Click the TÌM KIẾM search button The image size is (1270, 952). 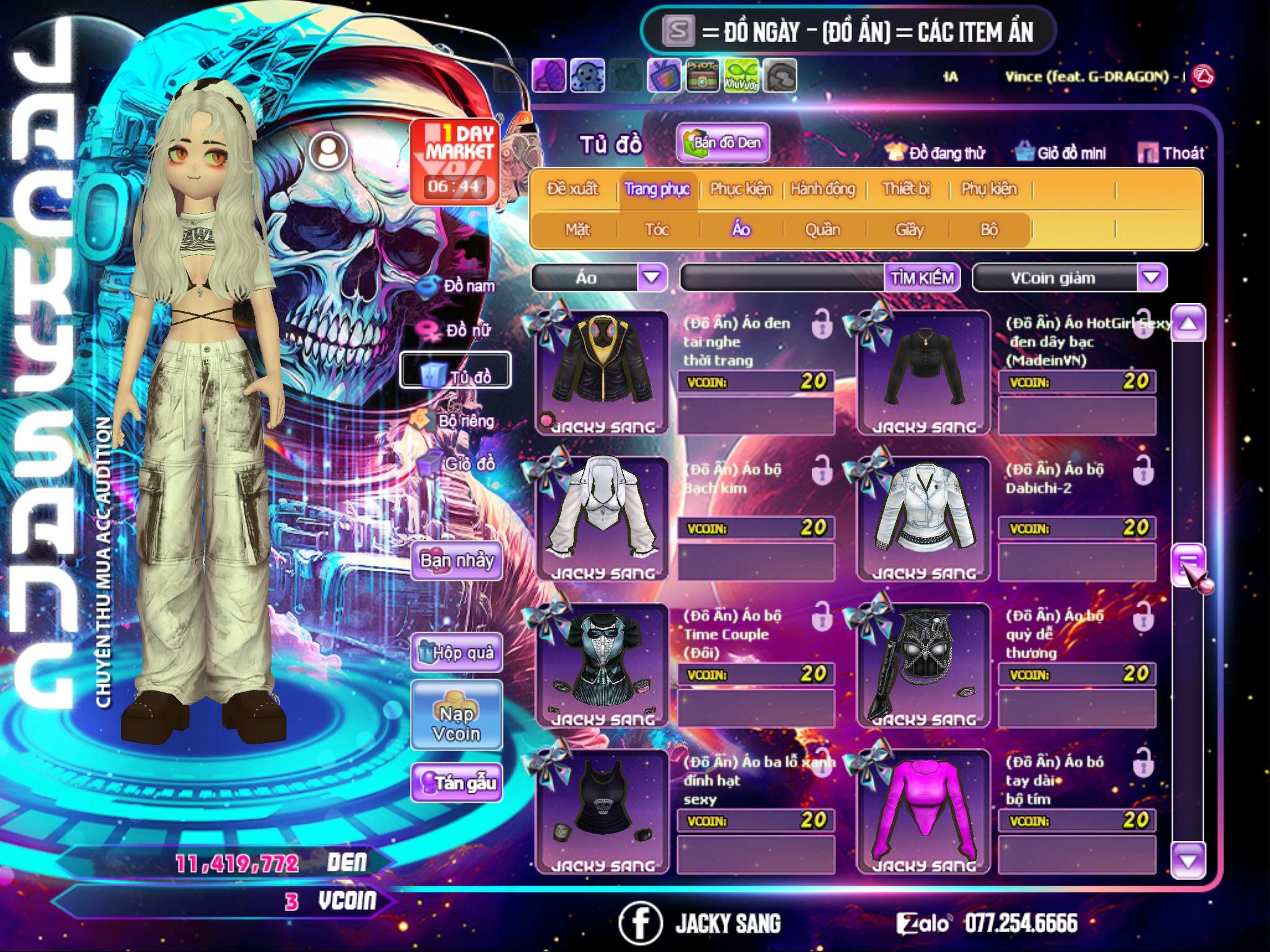(x=922, y=278)
